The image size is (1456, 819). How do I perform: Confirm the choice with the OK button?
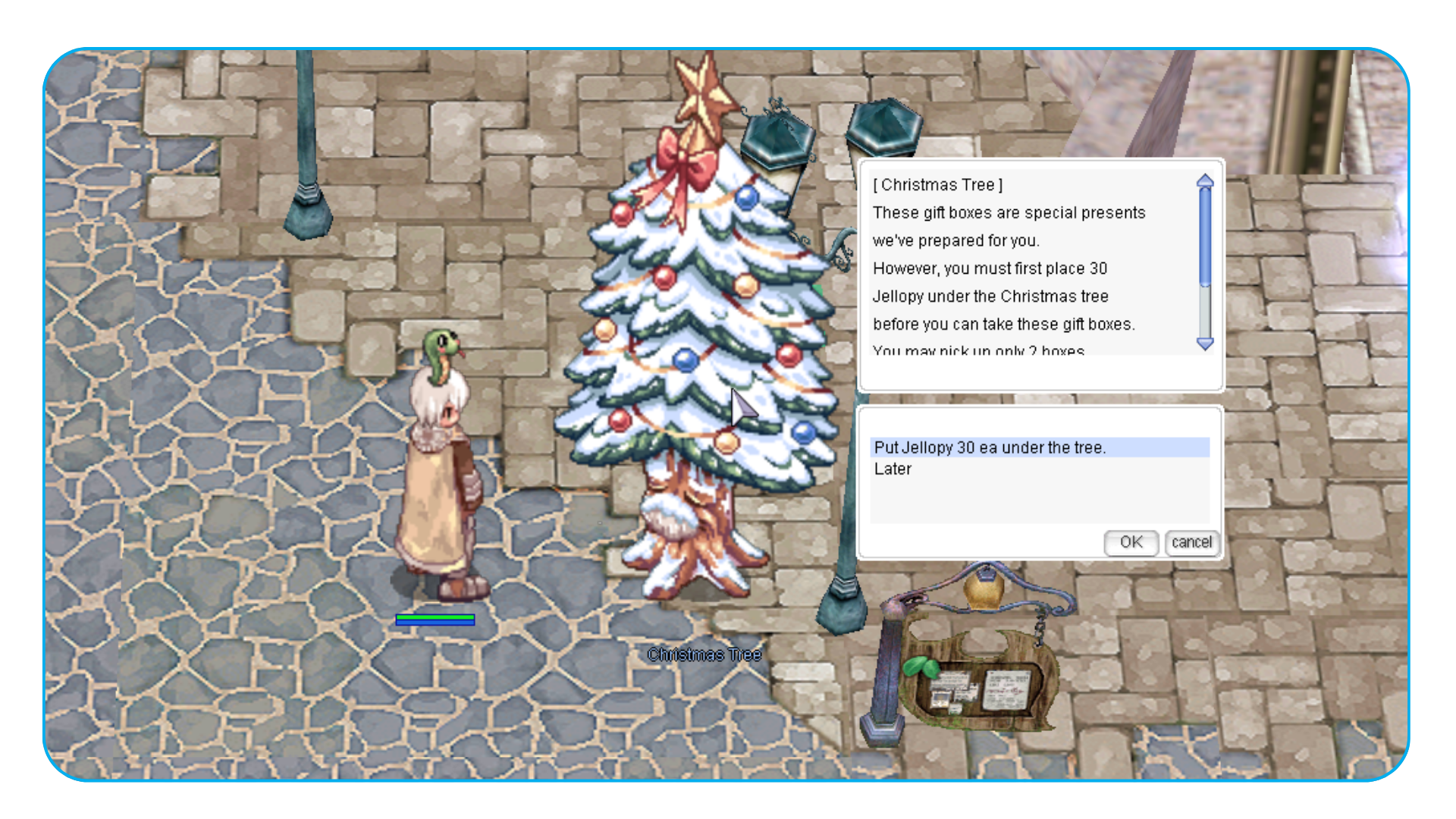click(1131, 542)
